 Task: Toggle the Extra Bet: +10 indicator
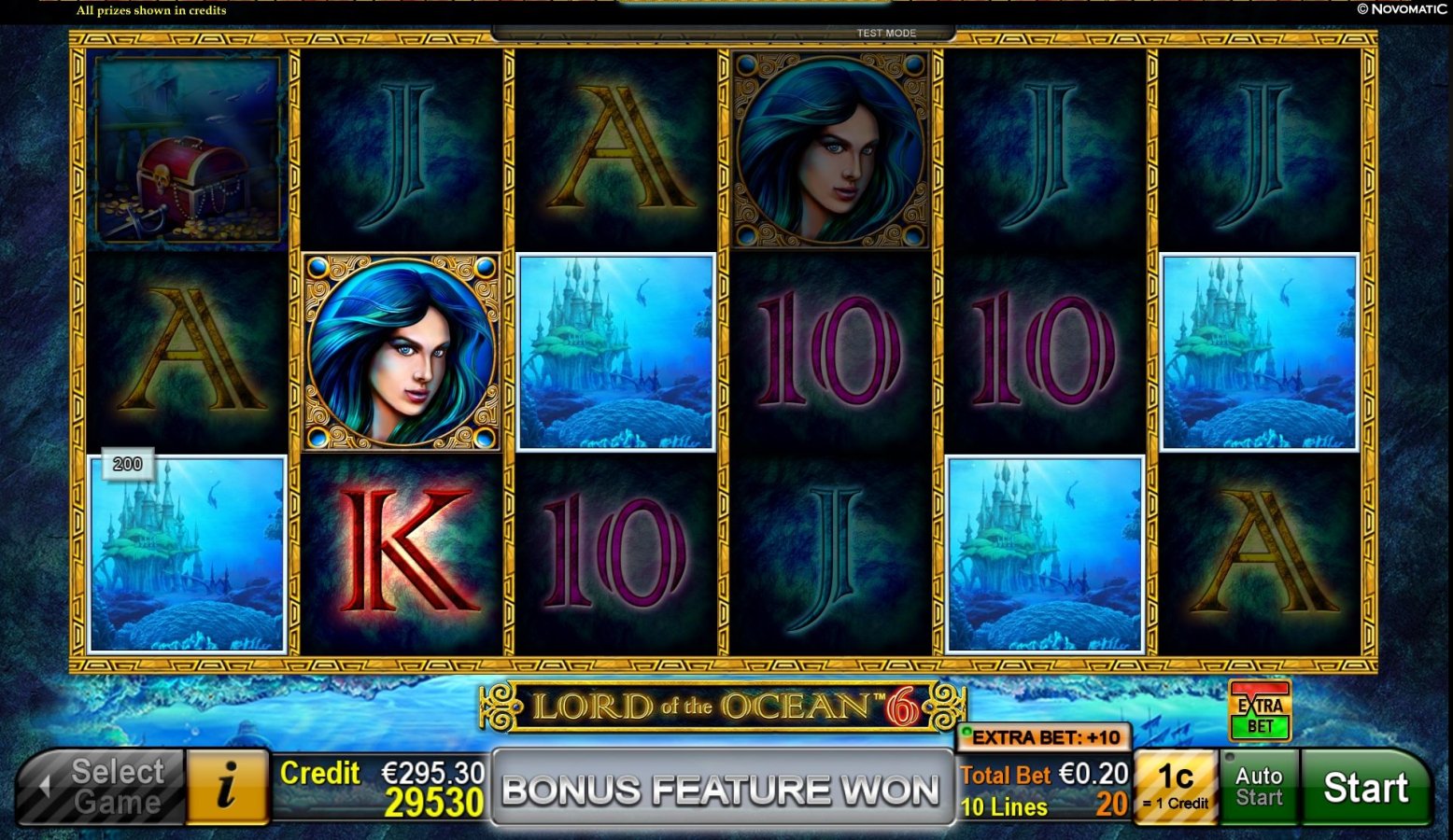point(1044,737)
